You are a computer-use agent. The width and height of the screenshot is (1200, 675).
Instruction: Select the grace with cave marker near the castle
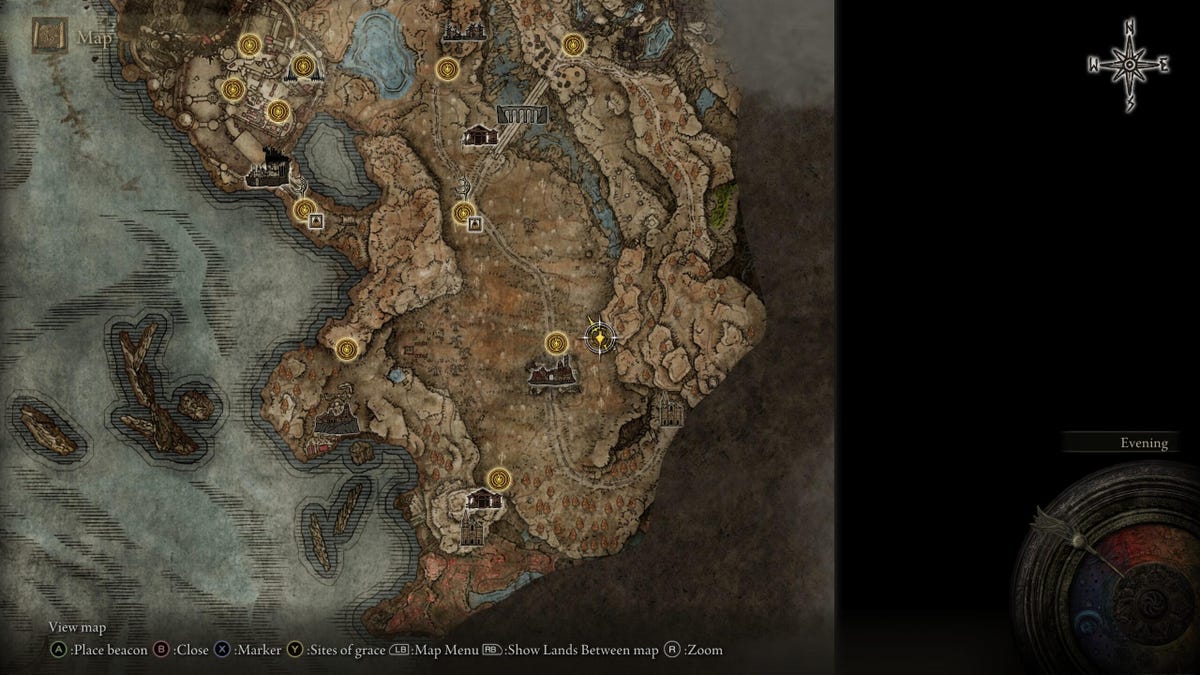[x=305, y=210]
